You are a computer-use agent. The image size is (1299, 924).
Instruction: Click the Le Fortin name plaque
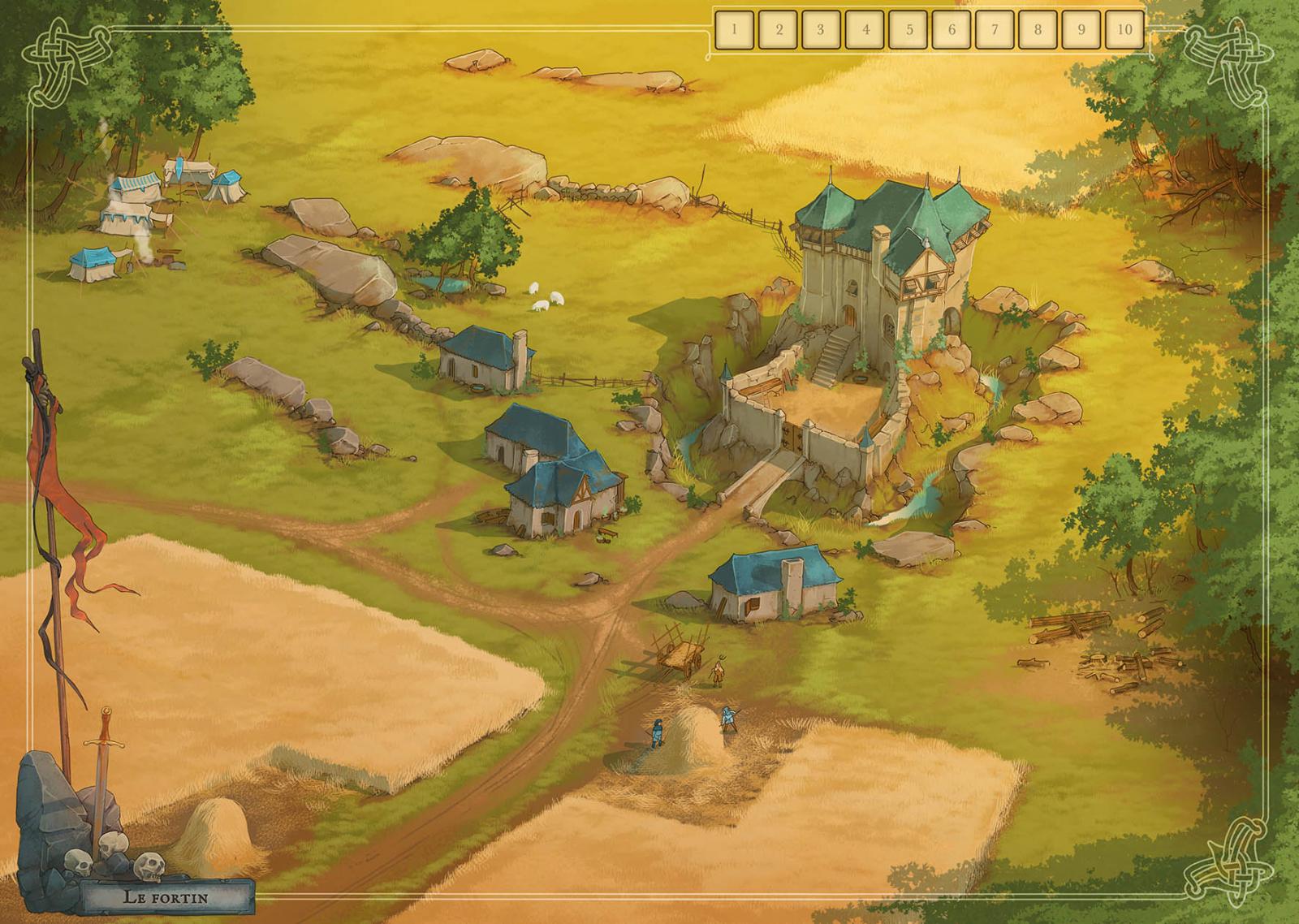coord(166,897)
